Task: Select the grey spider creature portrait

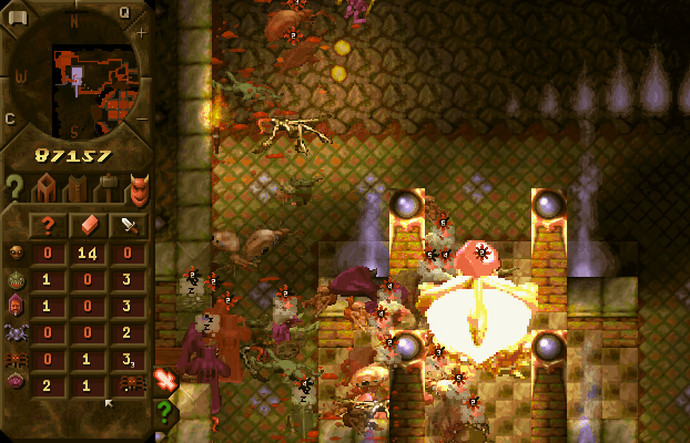Action: 15,331
